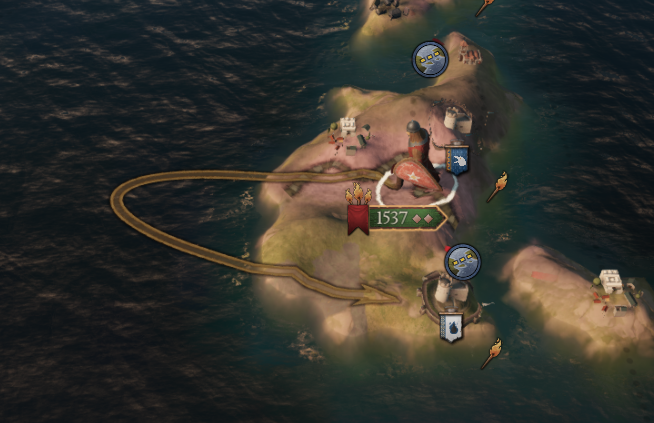Select the round yellow-dots badge on the island's northern tip

pyautogui.click(x=430, y=59)
